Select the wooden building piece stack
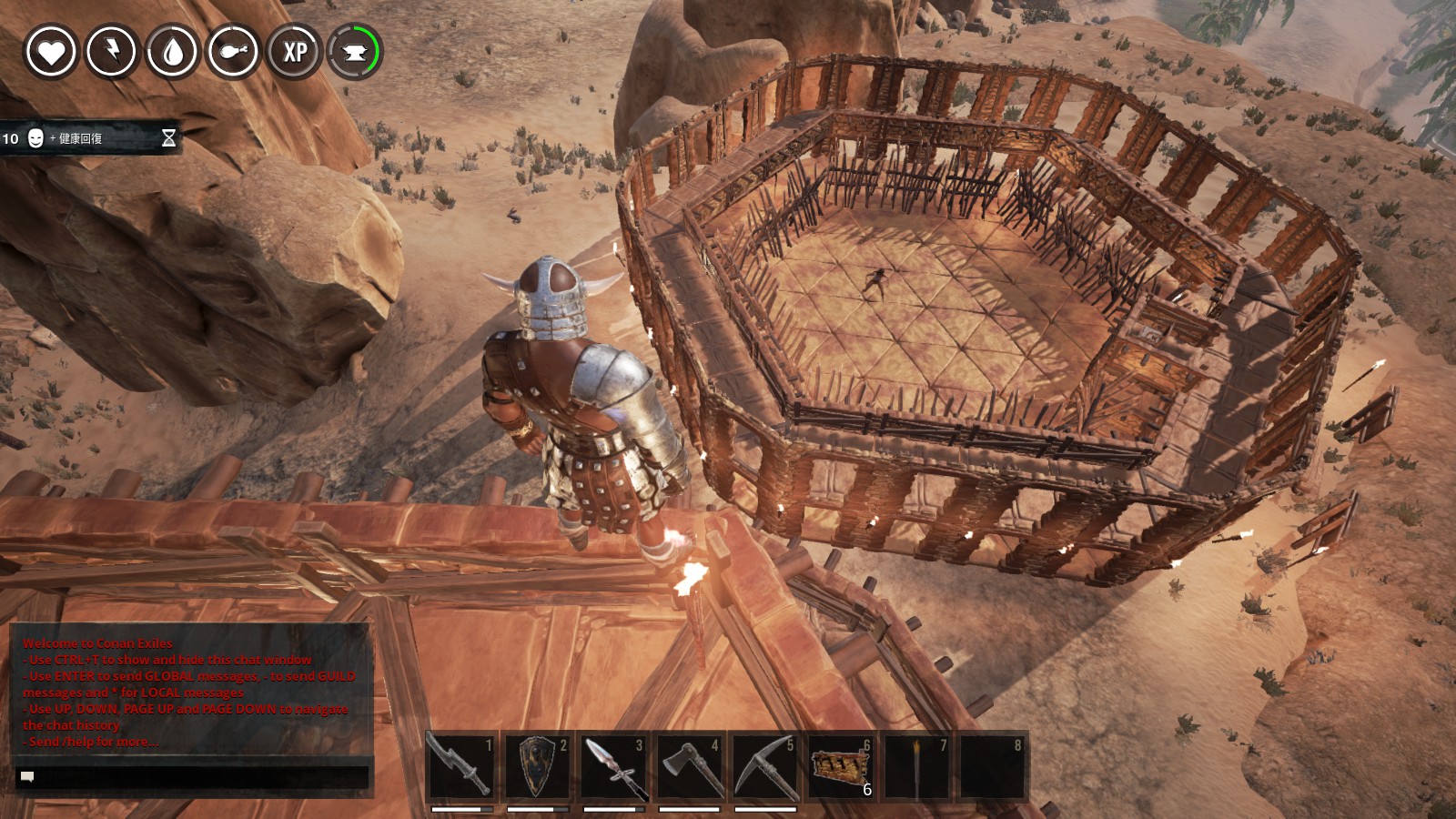The width and height of the screenshot is (1456, 819). [840, 767]
